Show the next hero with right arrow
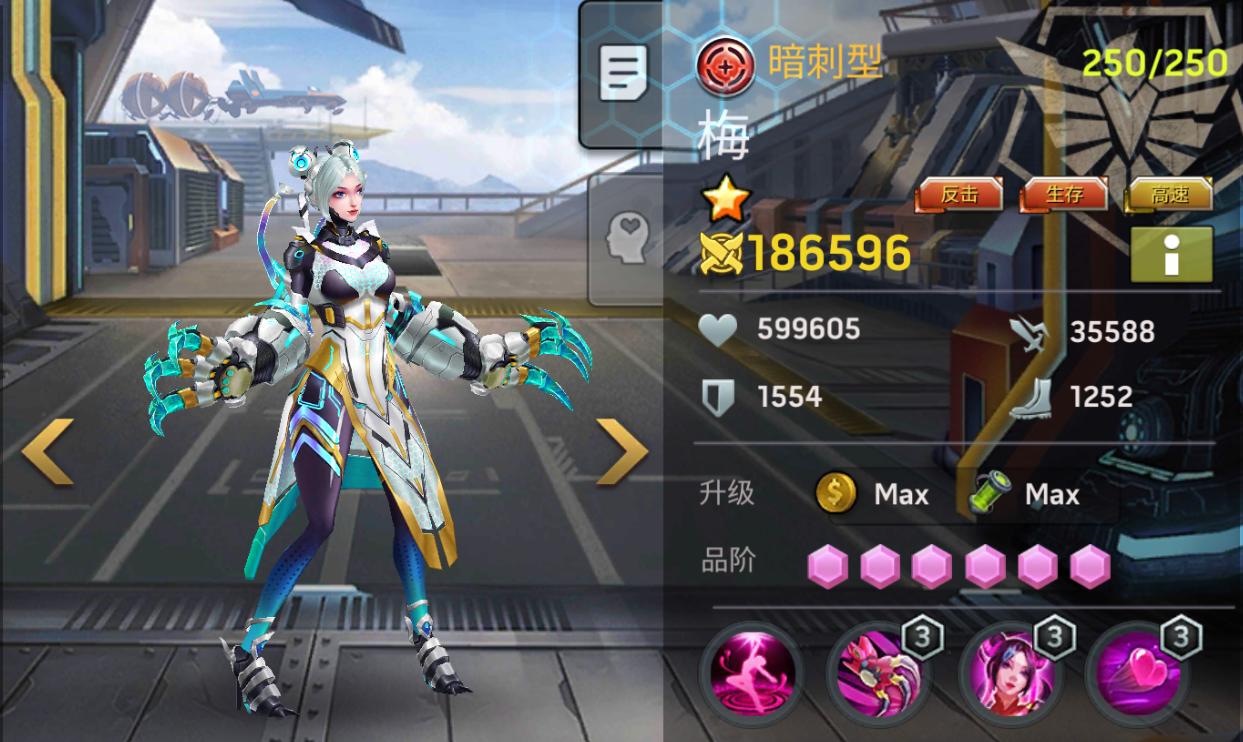Viewport: 1243px width, 742px height. pos(621,451)
